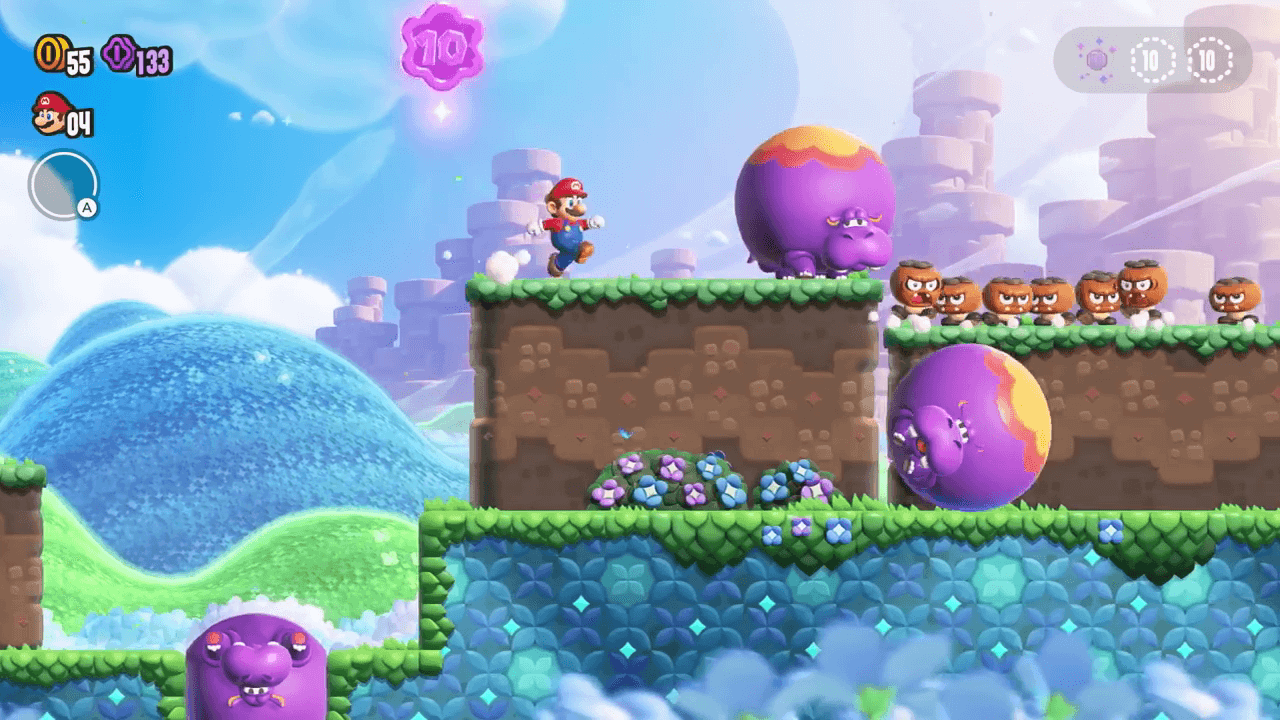
Task: Click the floating purple 10-flower coin
Action: point(443,48)
